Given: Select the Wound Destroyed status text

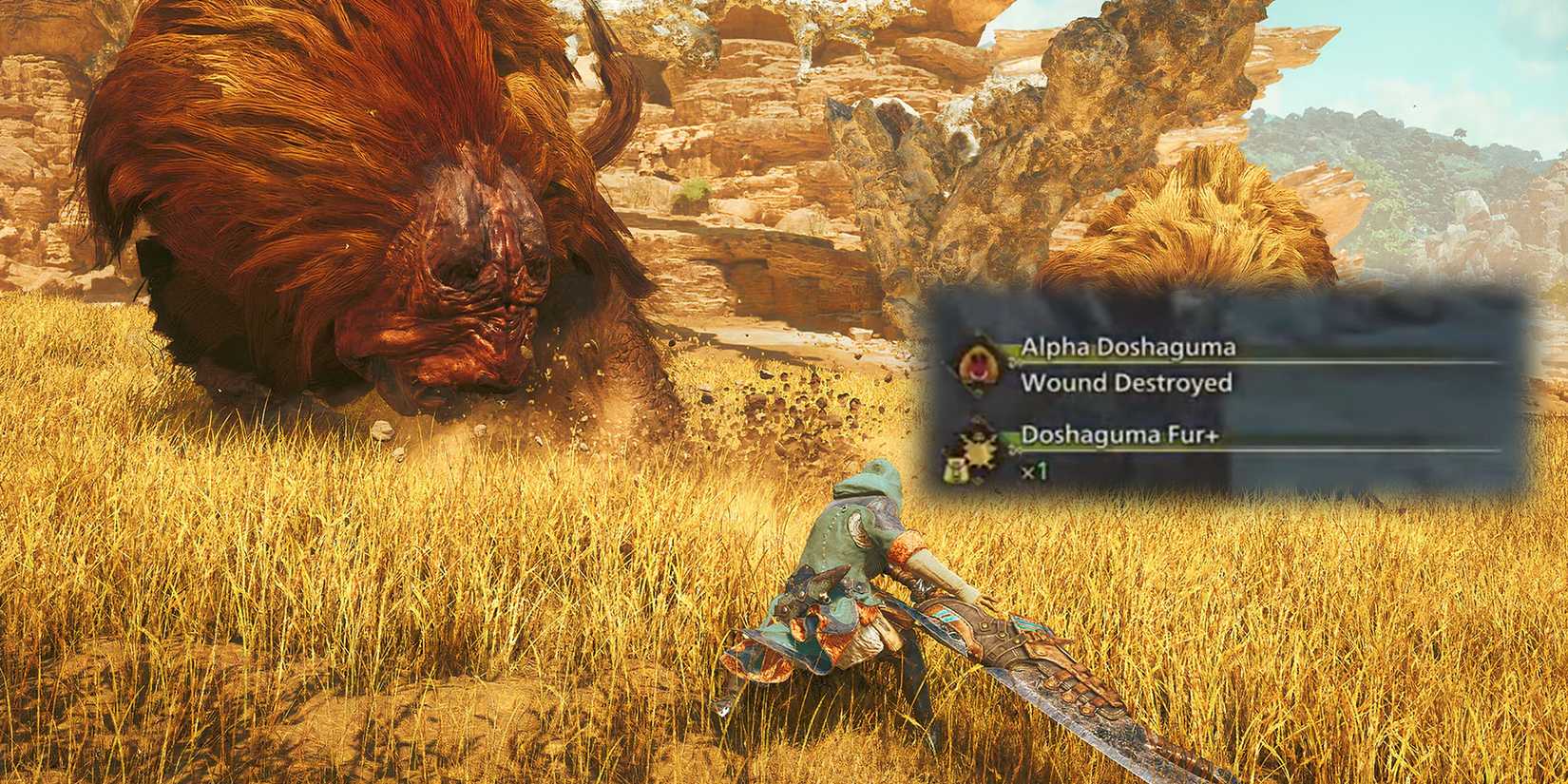Looking at the screenshot, I should pyautogui.click(x=1127, y=383).
